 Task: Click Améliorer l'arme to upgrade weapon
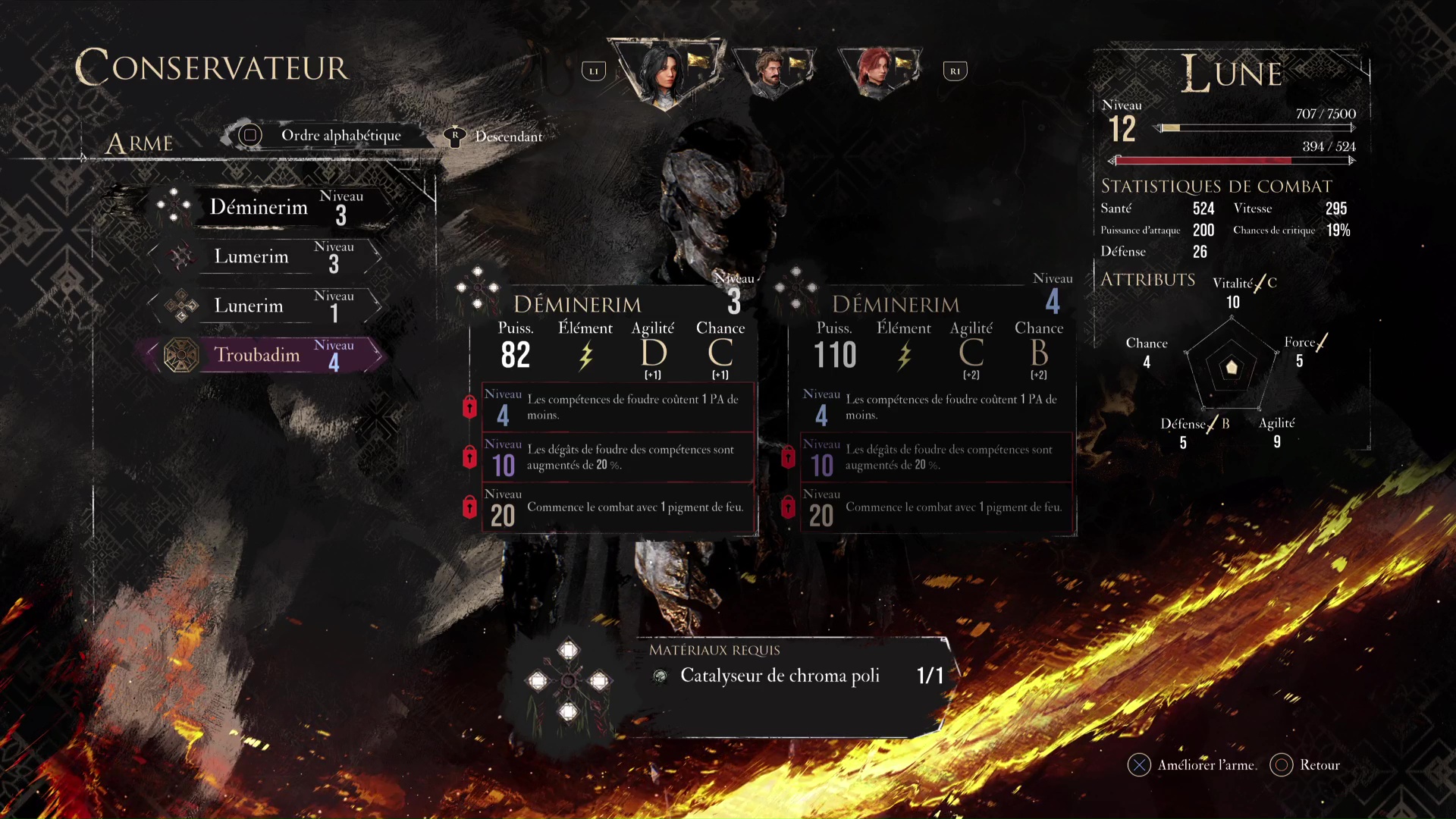(x=1192, y=765)
